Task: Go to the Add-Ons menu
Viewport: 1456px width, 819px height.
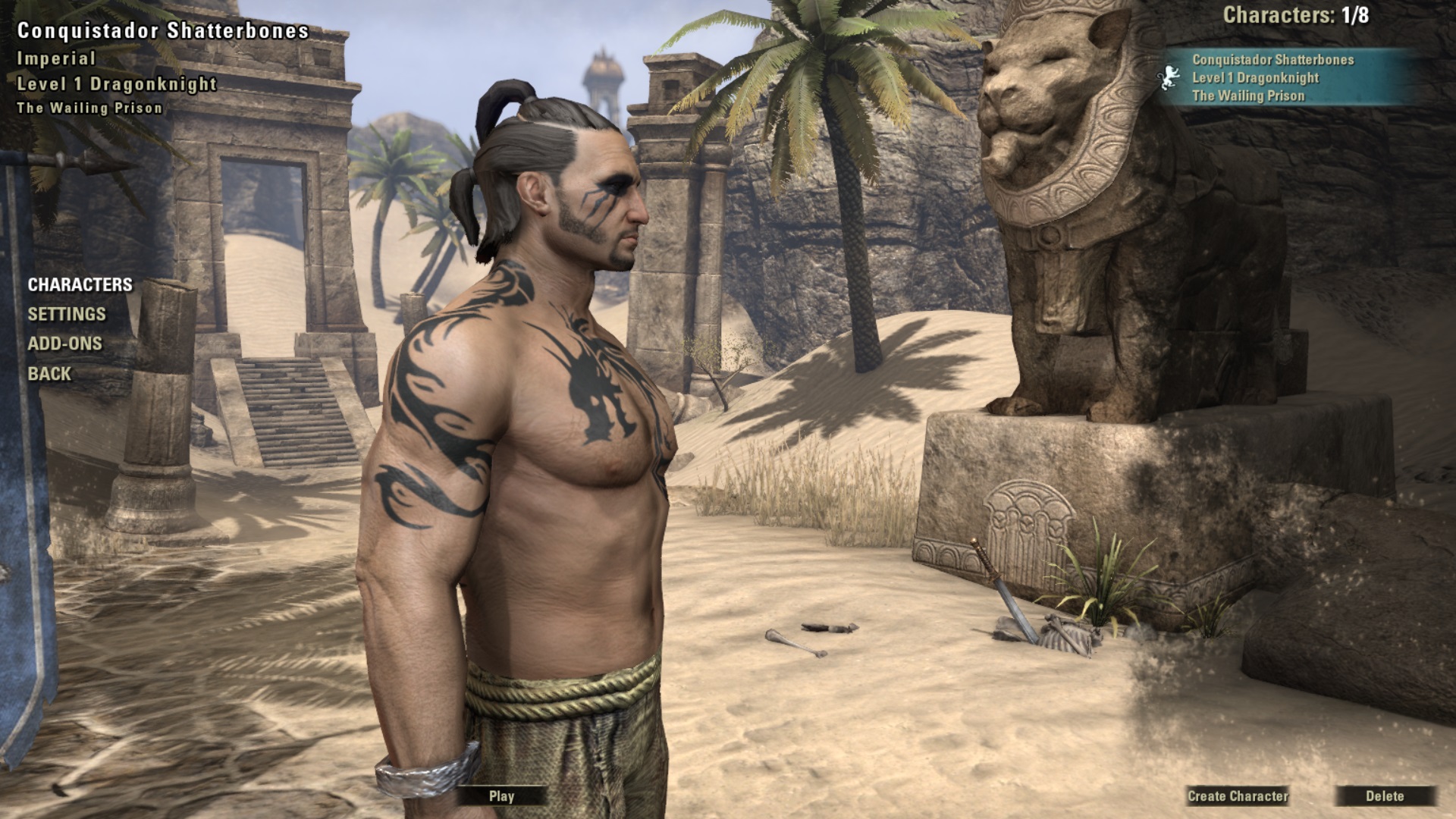Action: 64,344
